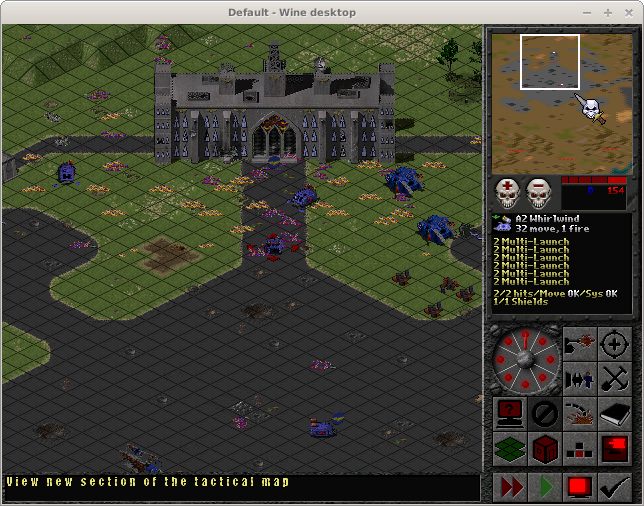
Task: Click the skull icon with red plus
Action: (510, 192)
